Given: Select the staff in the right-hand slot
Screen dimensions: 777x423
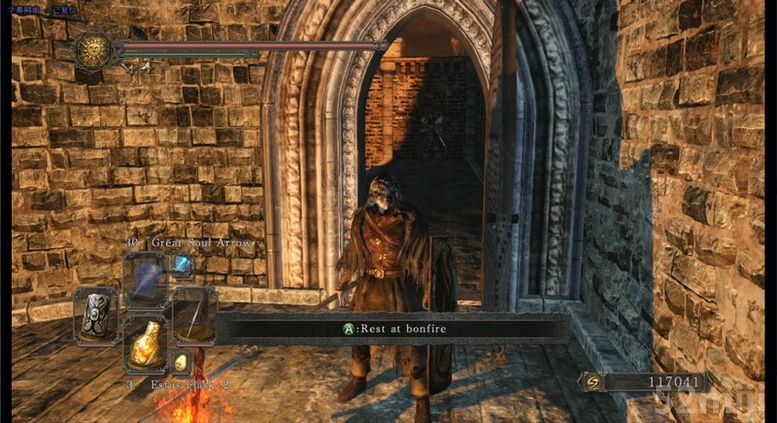Looking at the screenshot, I should [193, 315].
